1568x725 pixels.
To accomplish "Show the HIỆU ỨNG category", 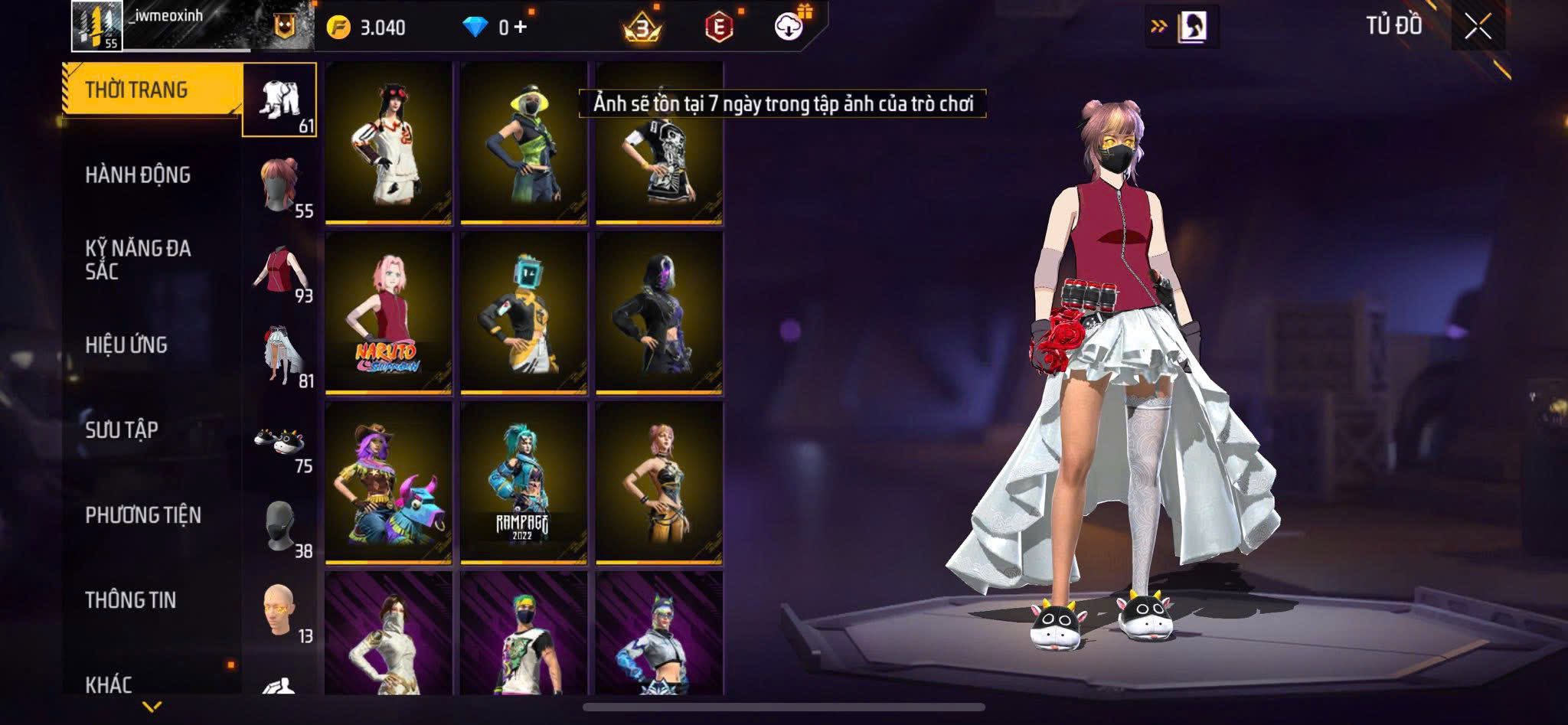I will coord(126,345).
